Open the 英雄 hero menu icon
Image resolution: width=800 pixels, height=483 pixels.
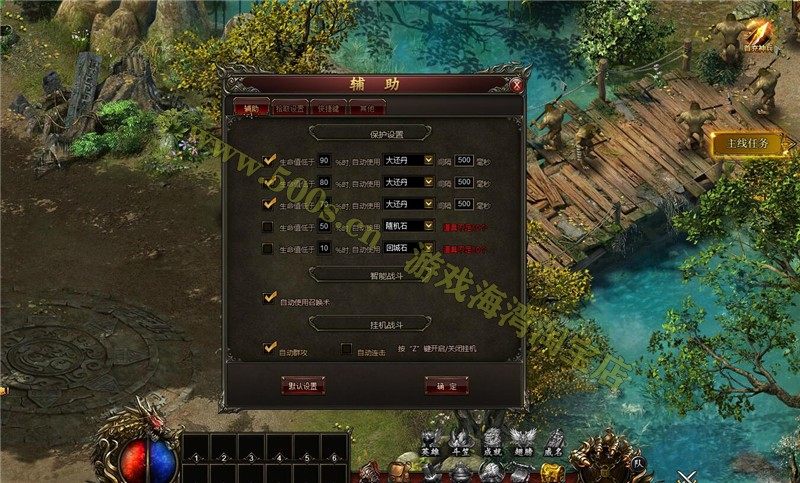tap(430, 440)
